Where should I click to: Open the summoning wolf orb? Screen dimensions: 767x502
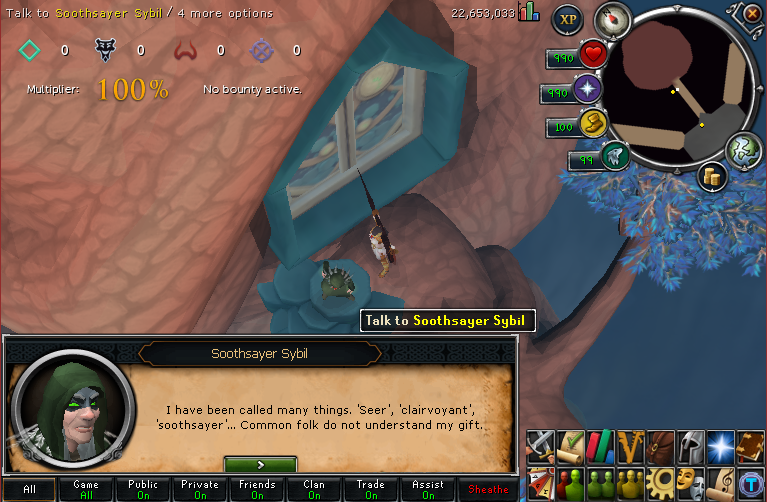tap(612, 156)
